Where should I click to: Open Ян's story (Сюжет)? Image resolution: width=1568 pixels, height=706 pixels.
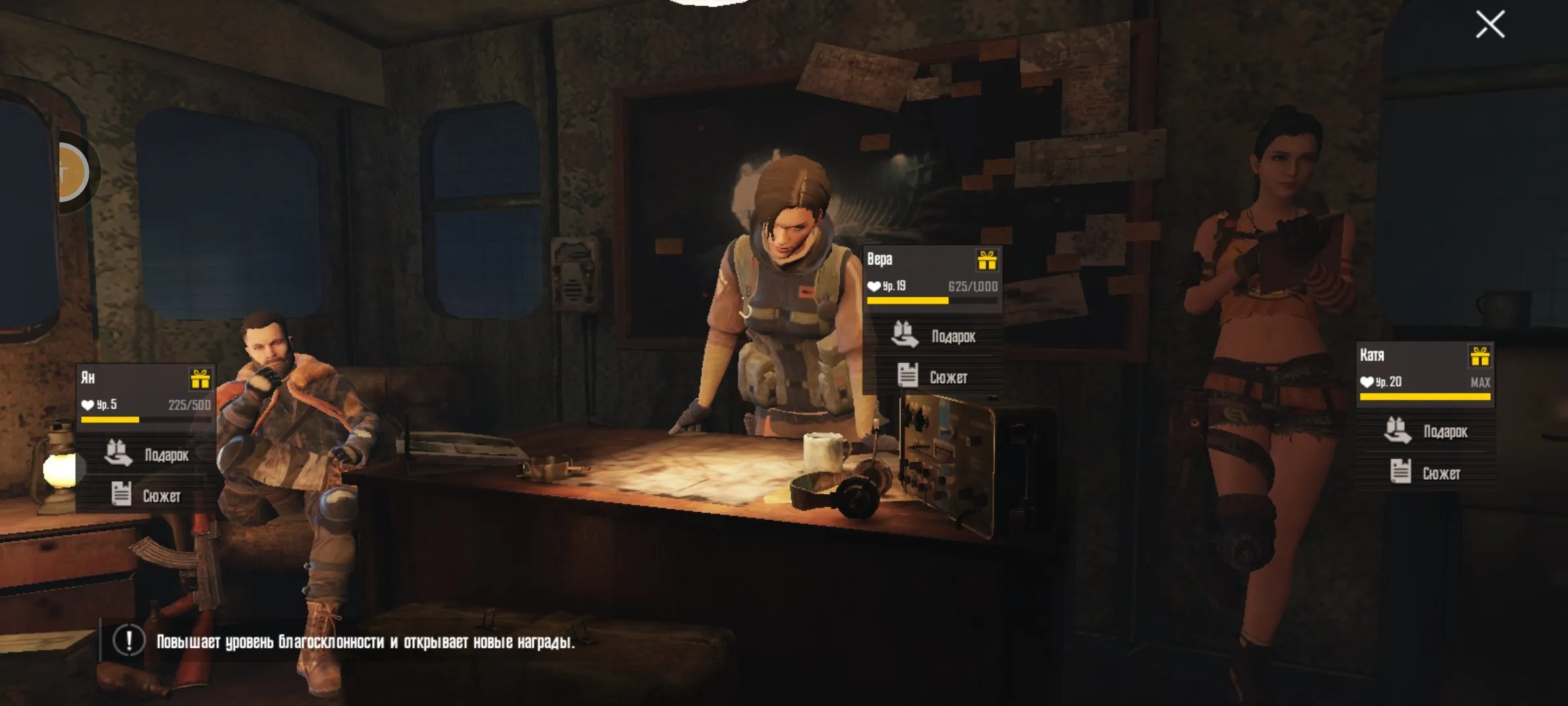pyautogui.click(x=147, y=495)
